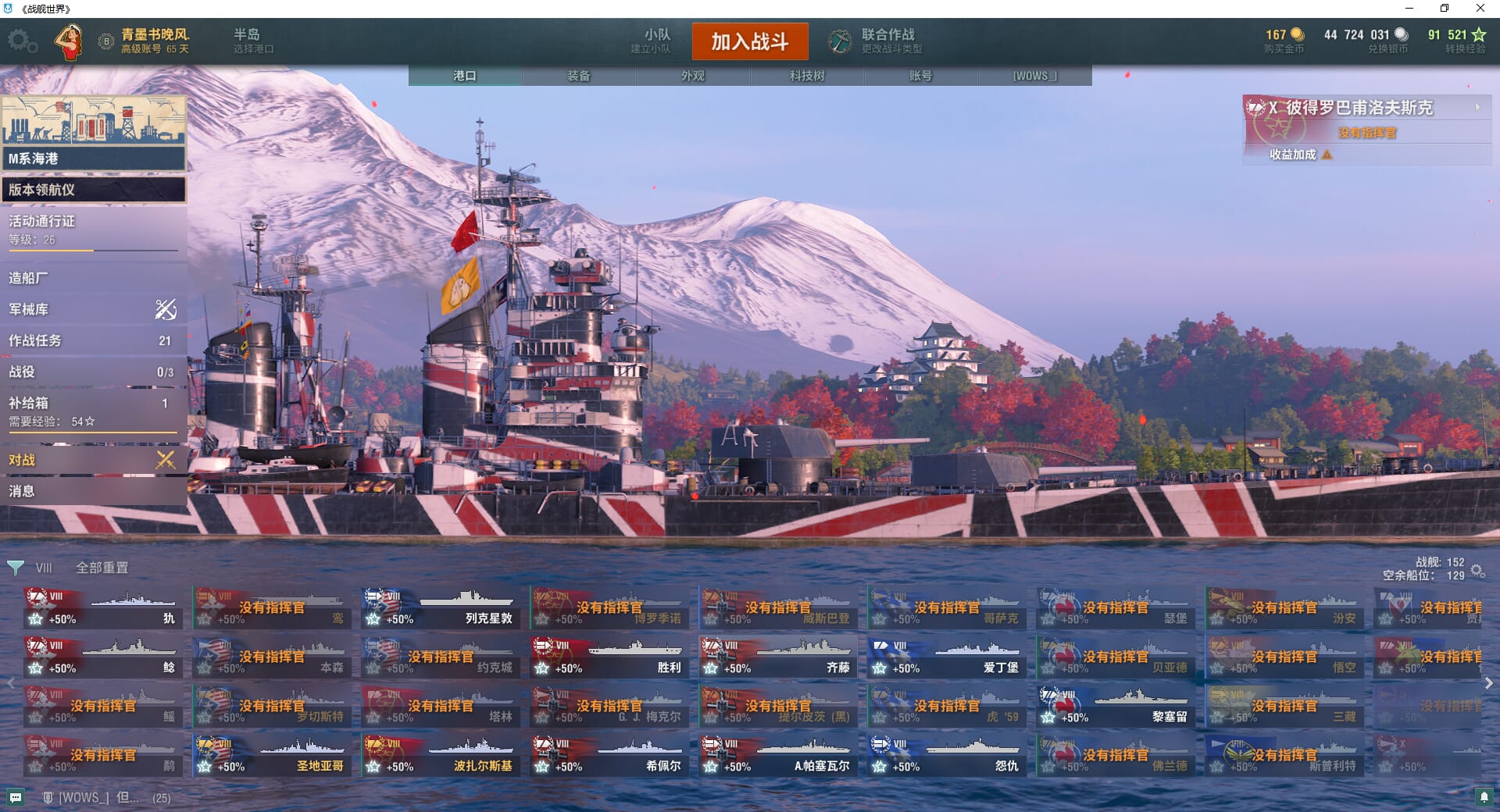The width and height of the screenshot is (1500, 812).
Task: Select the 列克星敦 ship in carousel
Action: tap(441, 608)
